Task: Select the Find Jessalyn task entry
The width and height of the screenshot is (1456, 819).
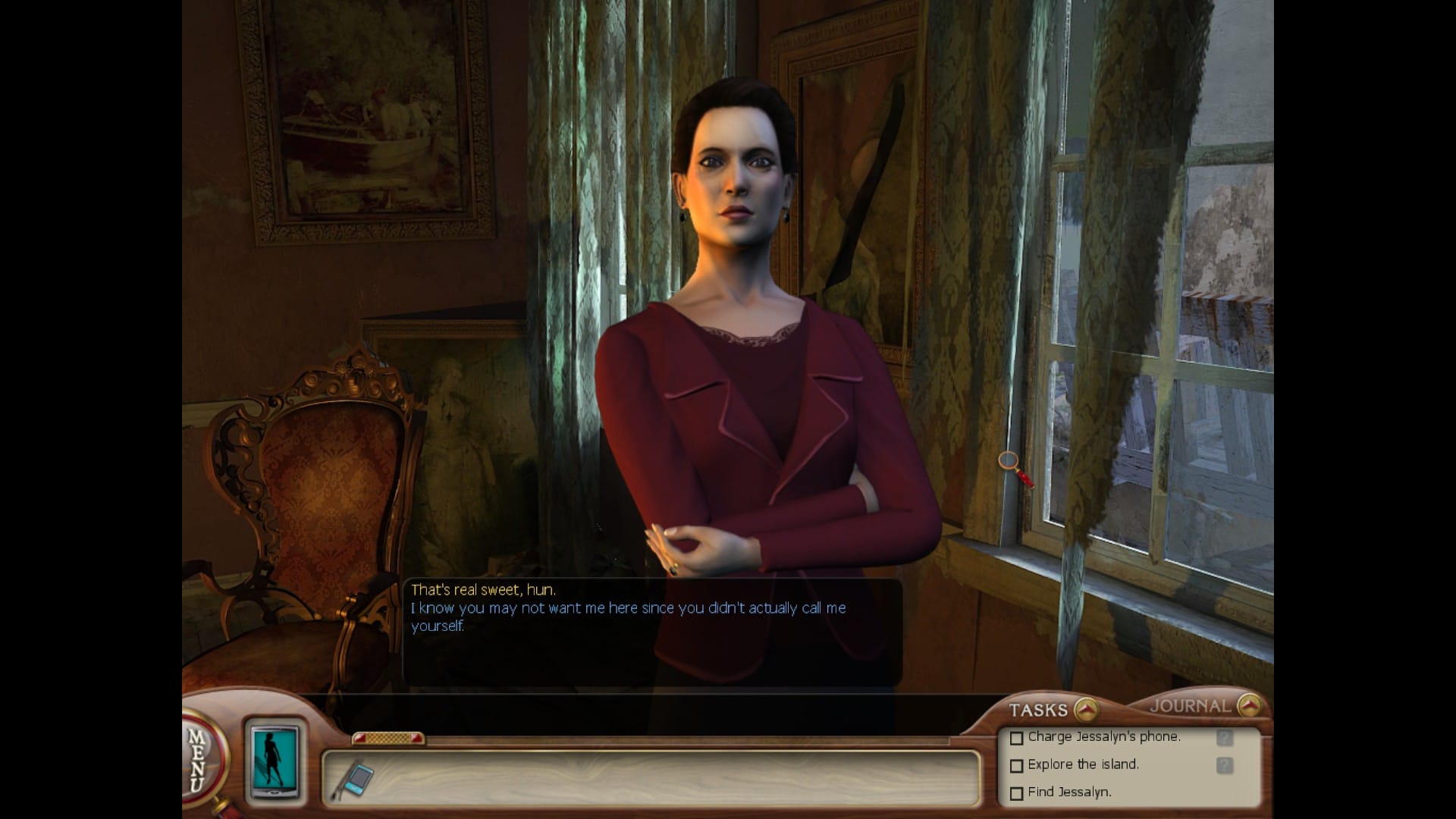Action: tap(1068, 792)
